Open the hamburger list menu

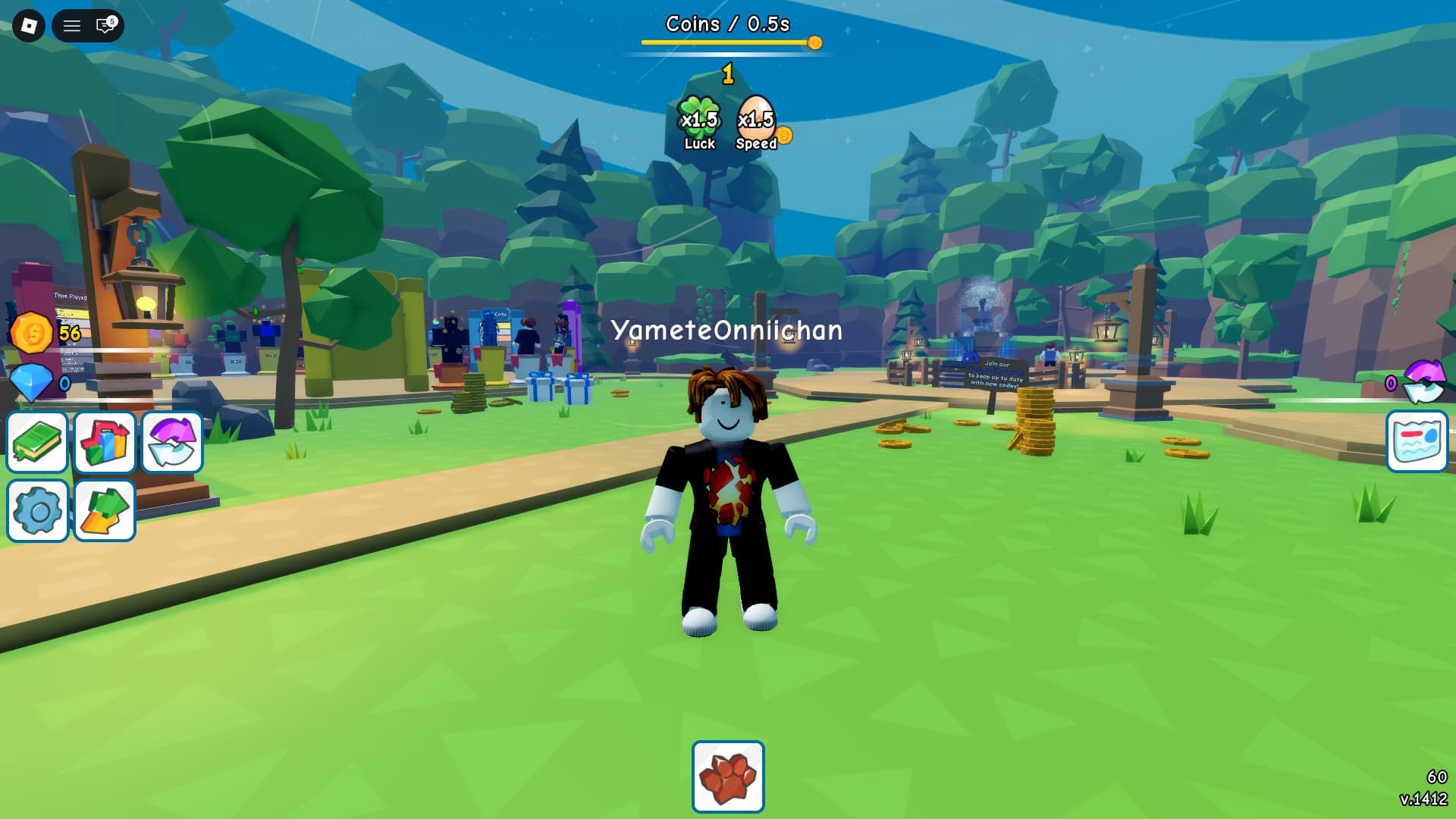click(x=72, y=27)
